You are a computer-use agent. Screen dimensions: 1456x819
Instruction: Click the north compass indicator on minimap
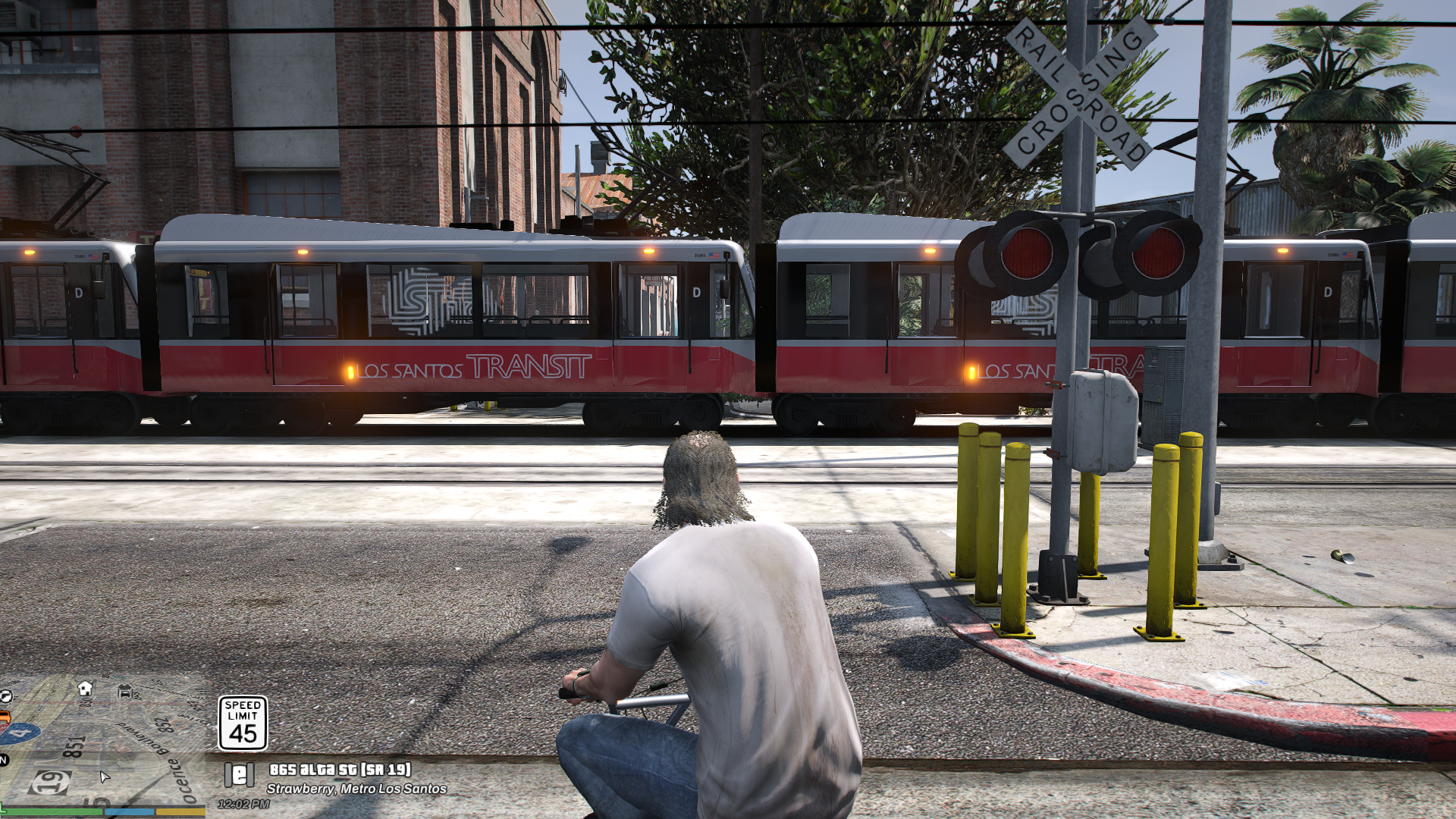[3, 761]
